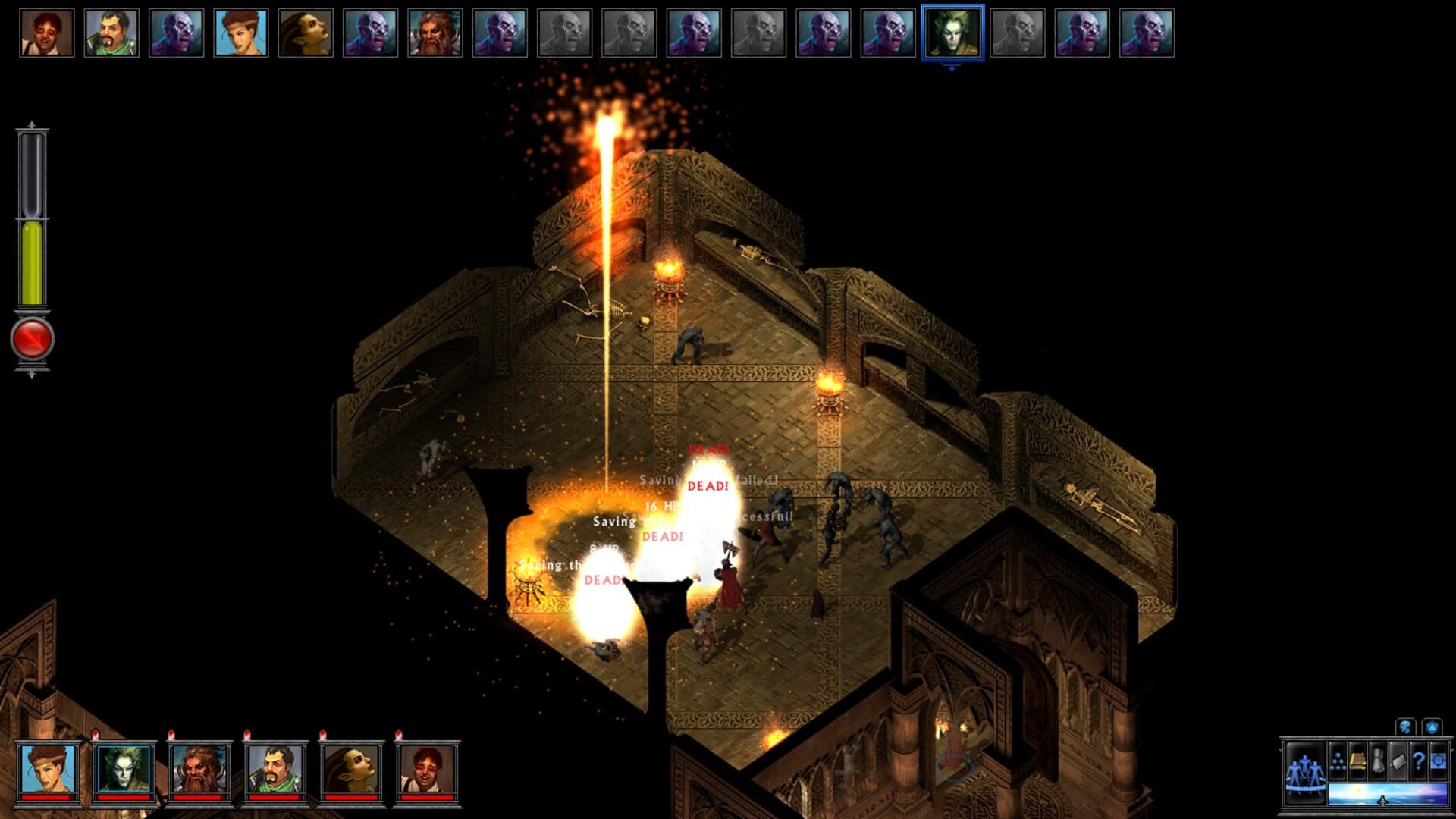Open the map icon in bottom-right panel
The height and width of the screenshot is (819, 1456).
(1398, 761)
